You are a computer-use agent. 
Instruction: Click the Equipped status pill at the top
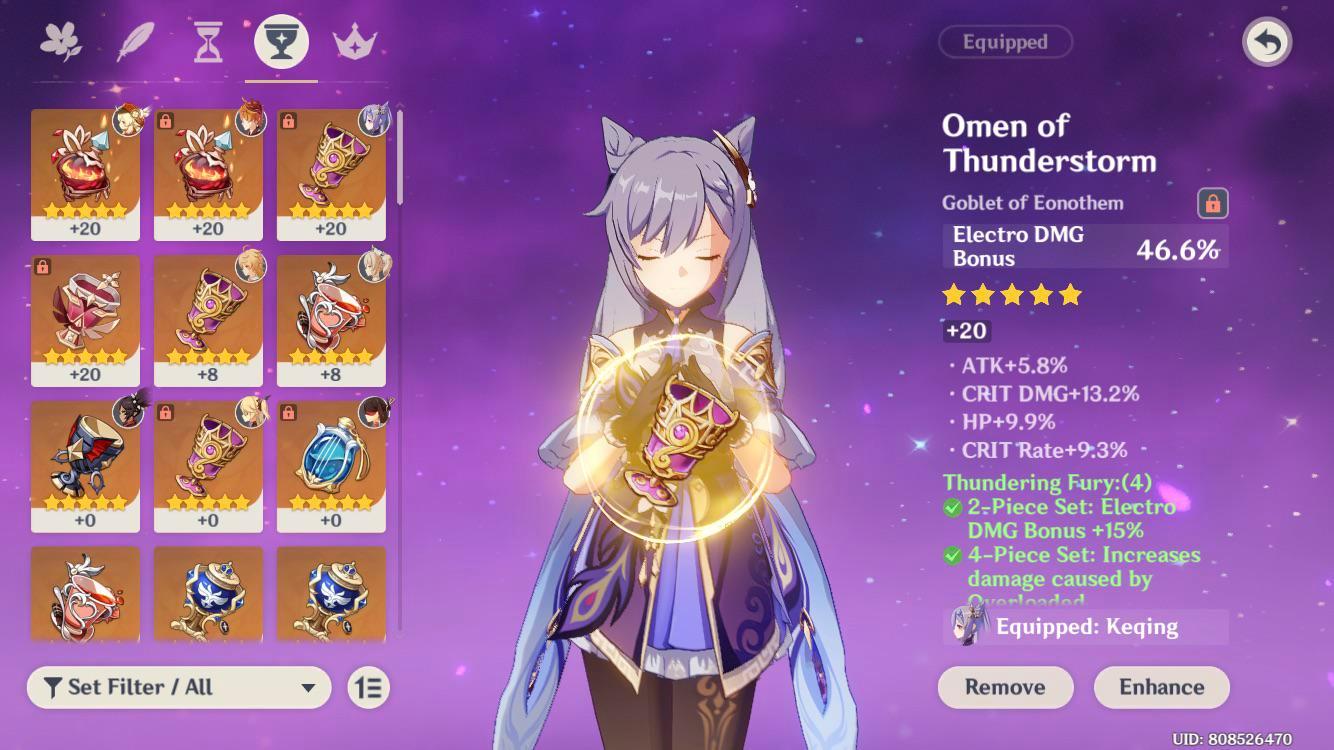pyautogui.click(x=1005, y=42)
